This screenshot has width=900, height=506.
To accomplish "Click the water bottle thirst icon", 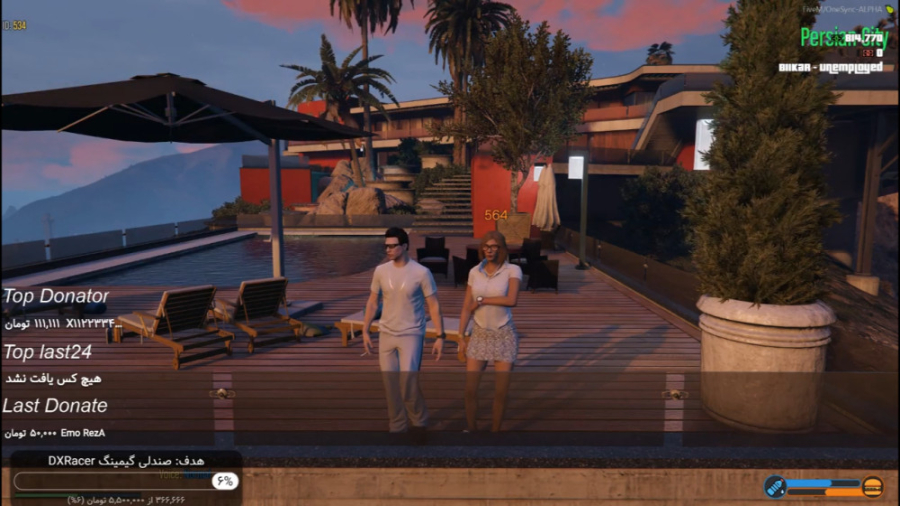I will 774,487.
